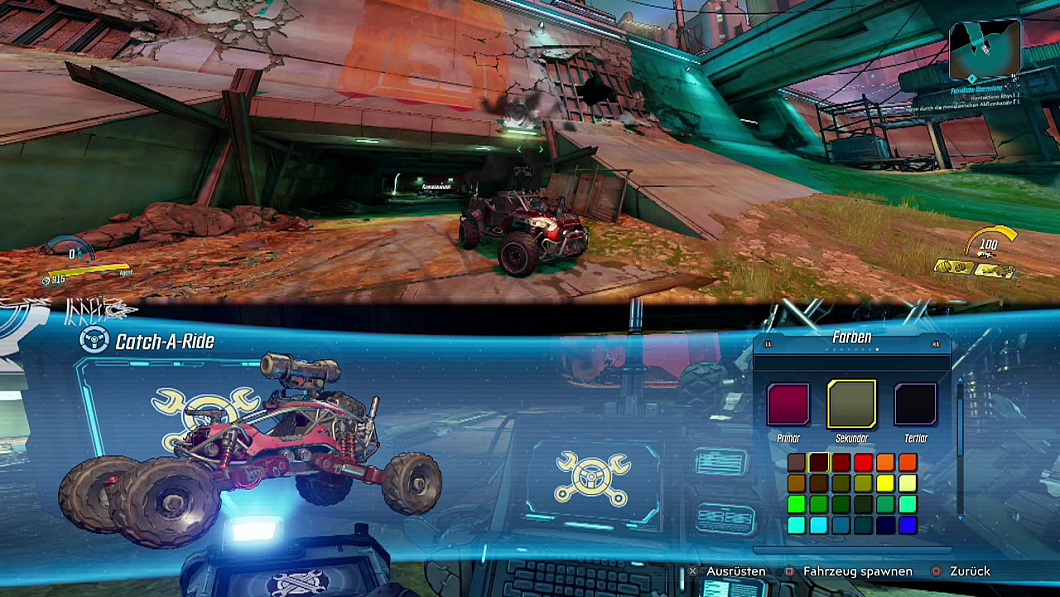Select the pale yellow paint swatch
The image size is (1060, 597).
907,484
